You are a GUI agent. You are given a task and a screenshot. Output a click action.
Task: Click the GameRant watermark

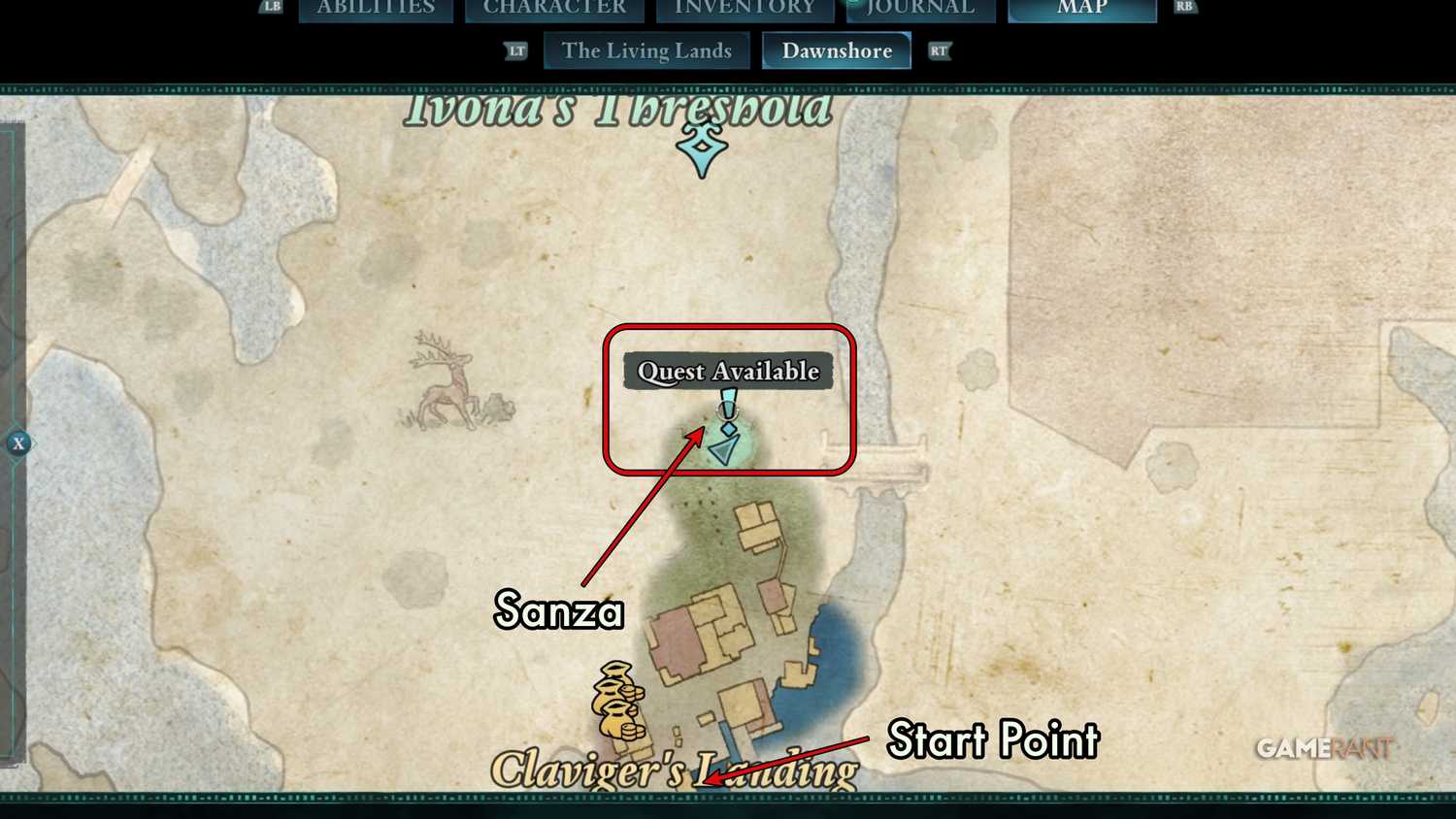point(1325,748)
